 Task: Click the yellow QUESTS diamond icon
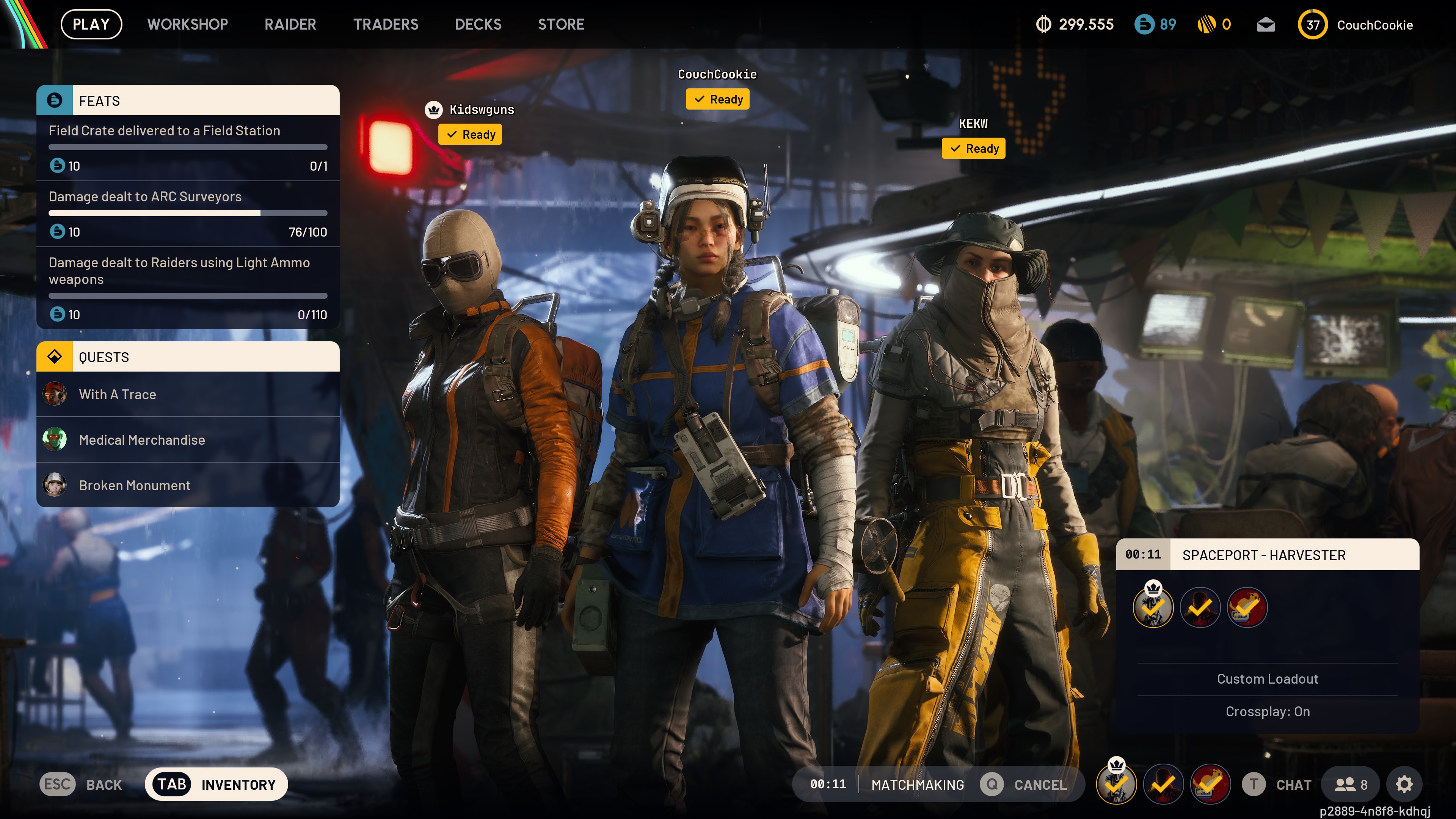(55, 357)
